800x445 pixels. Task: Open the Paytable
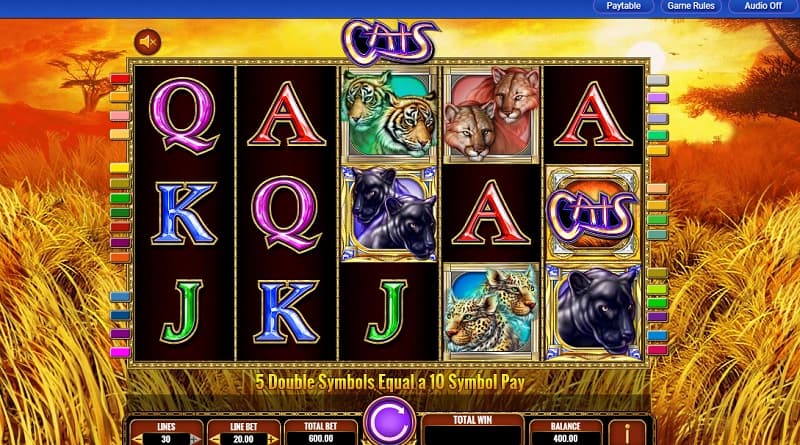622,6
